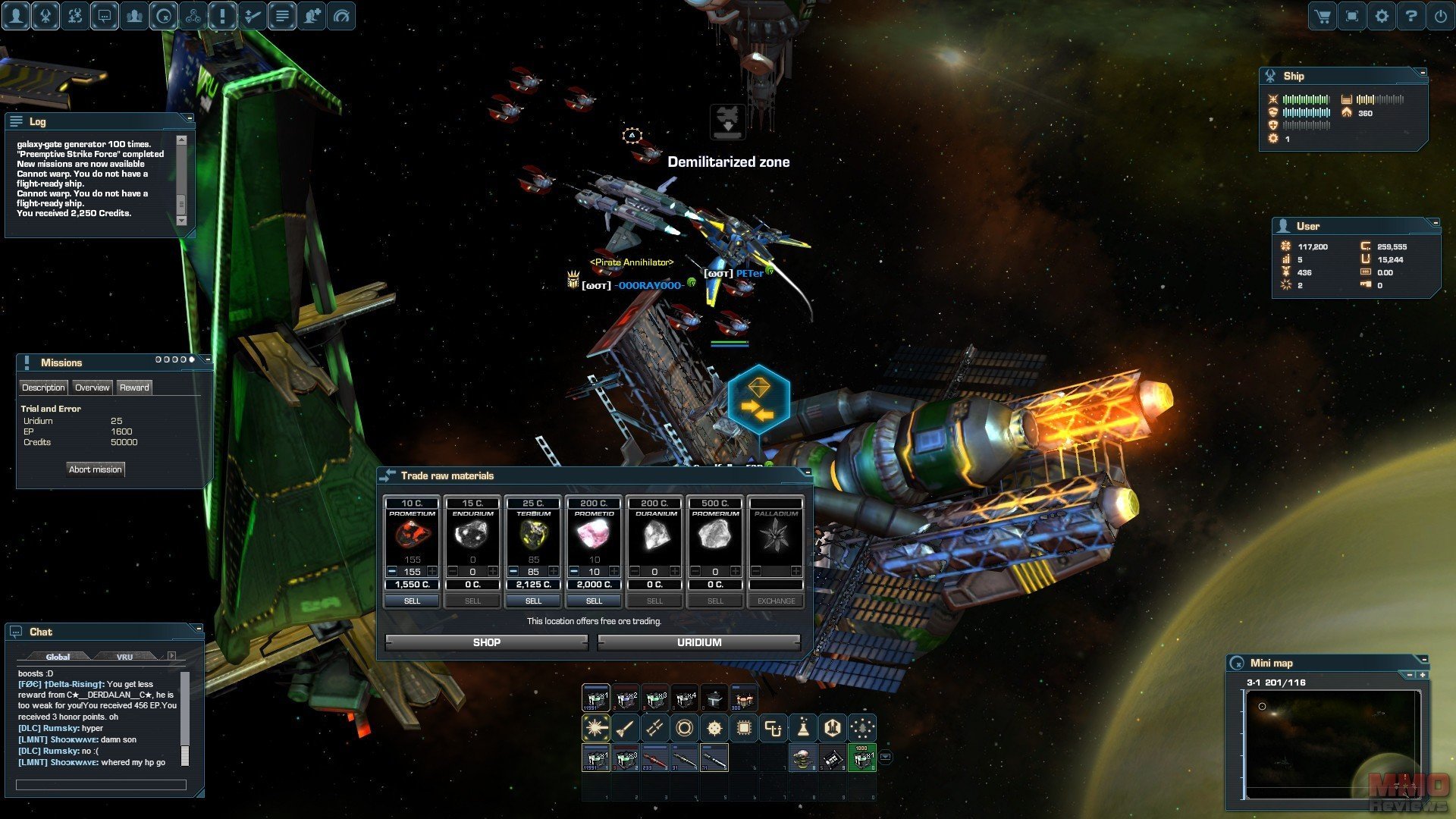Click the power logout icon

[x=1441, y=16]
